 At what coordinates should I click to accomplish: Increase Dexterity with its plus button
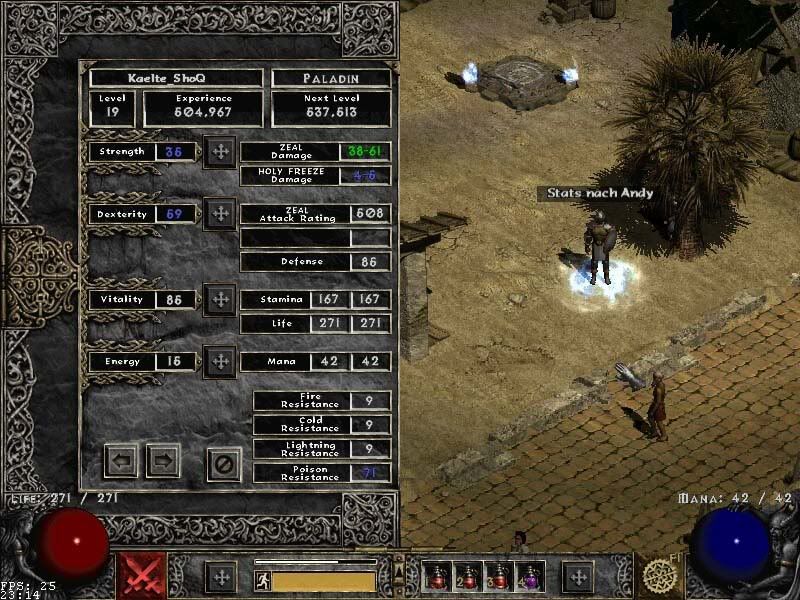pos(219,214)
